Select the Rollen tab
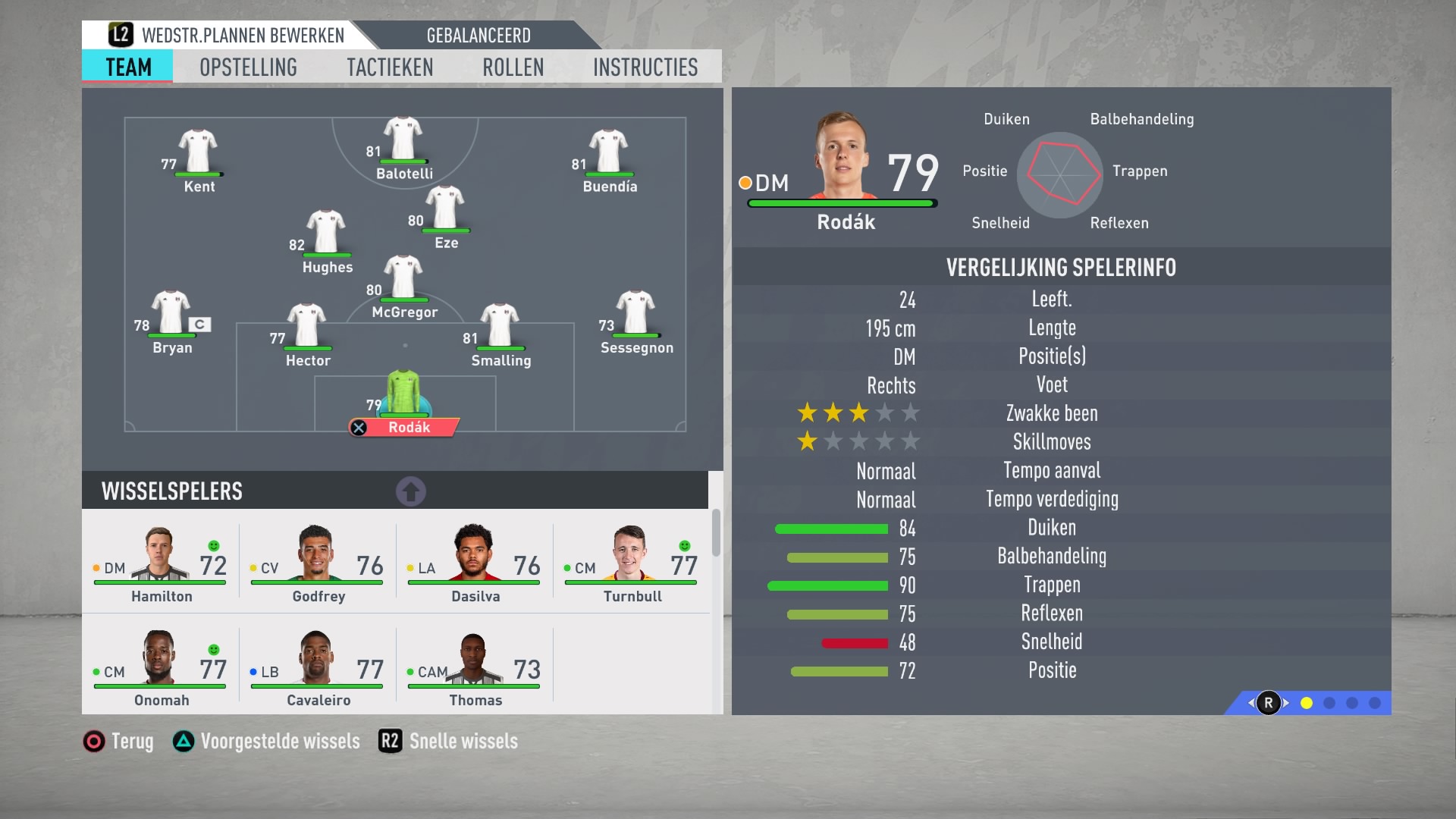The width and height of the screenshot is (1456, 819). click(513, 67)
